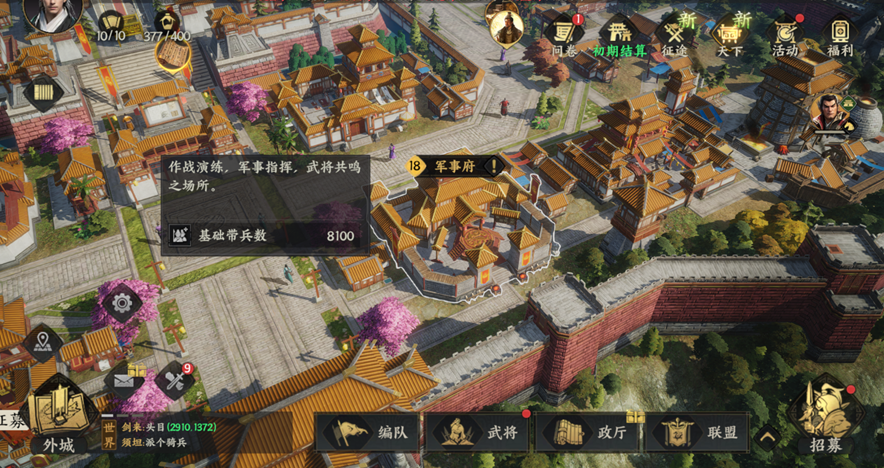Viewport: 884px width, 468px height.
Task: Select the general portrait on the right edge
Action: coord(830,114)
